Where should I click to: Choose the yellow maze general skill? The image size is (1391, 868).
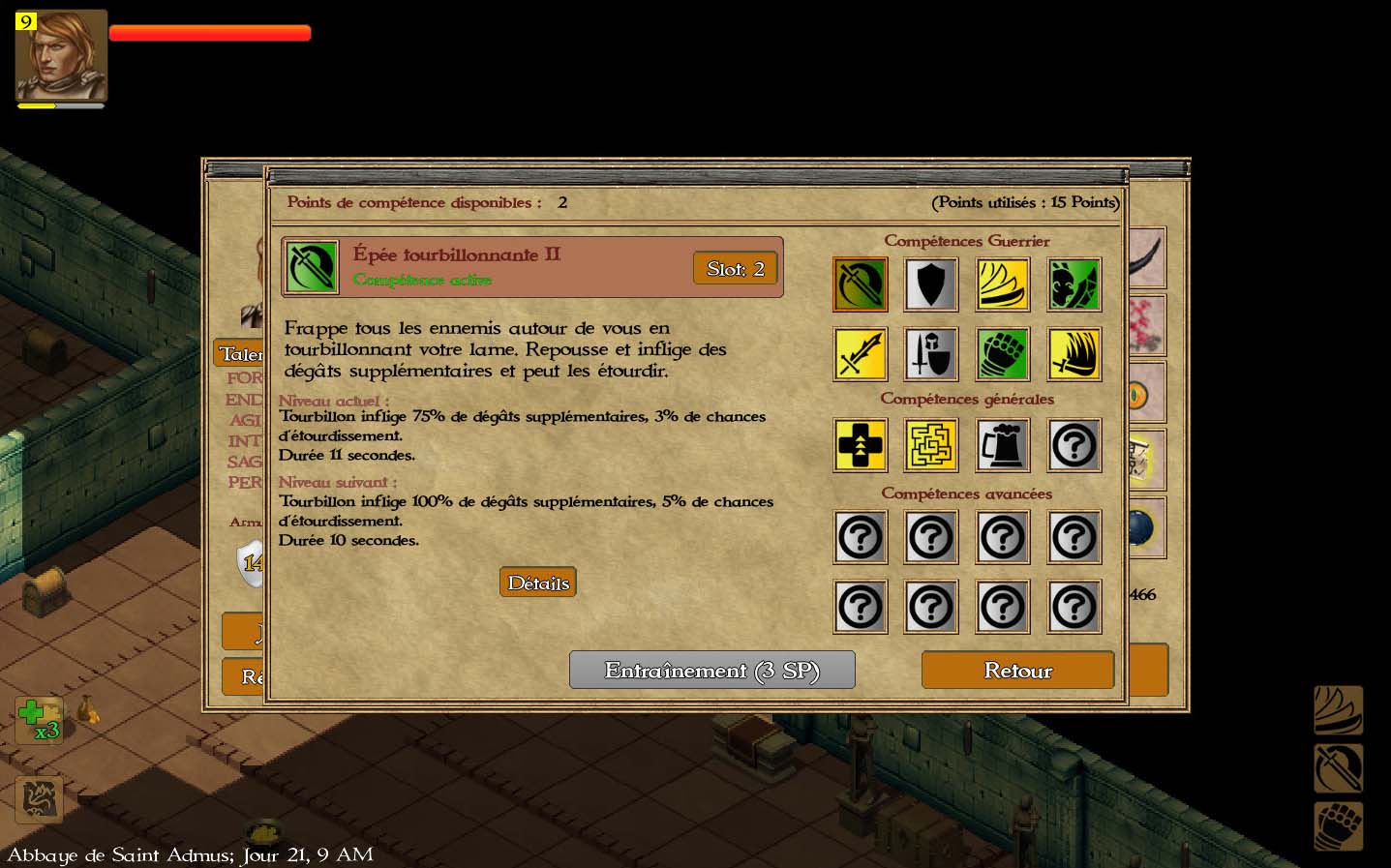point(931,445)
